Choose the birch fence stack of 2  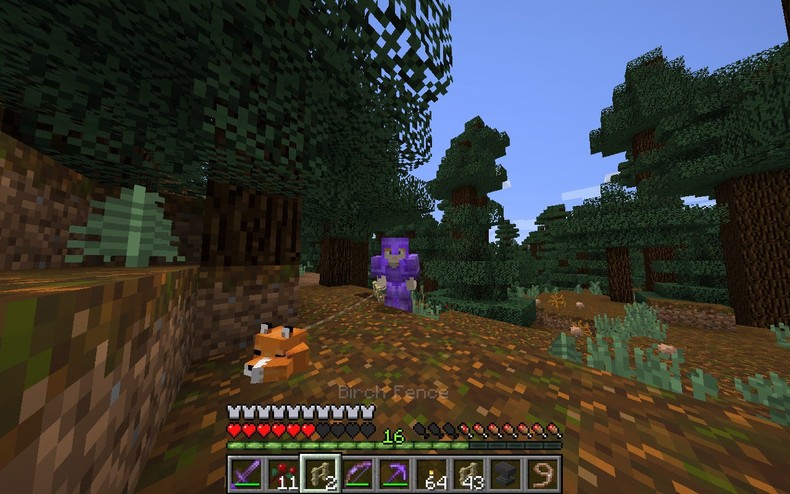pyautogui.click(x=321, y=472)
